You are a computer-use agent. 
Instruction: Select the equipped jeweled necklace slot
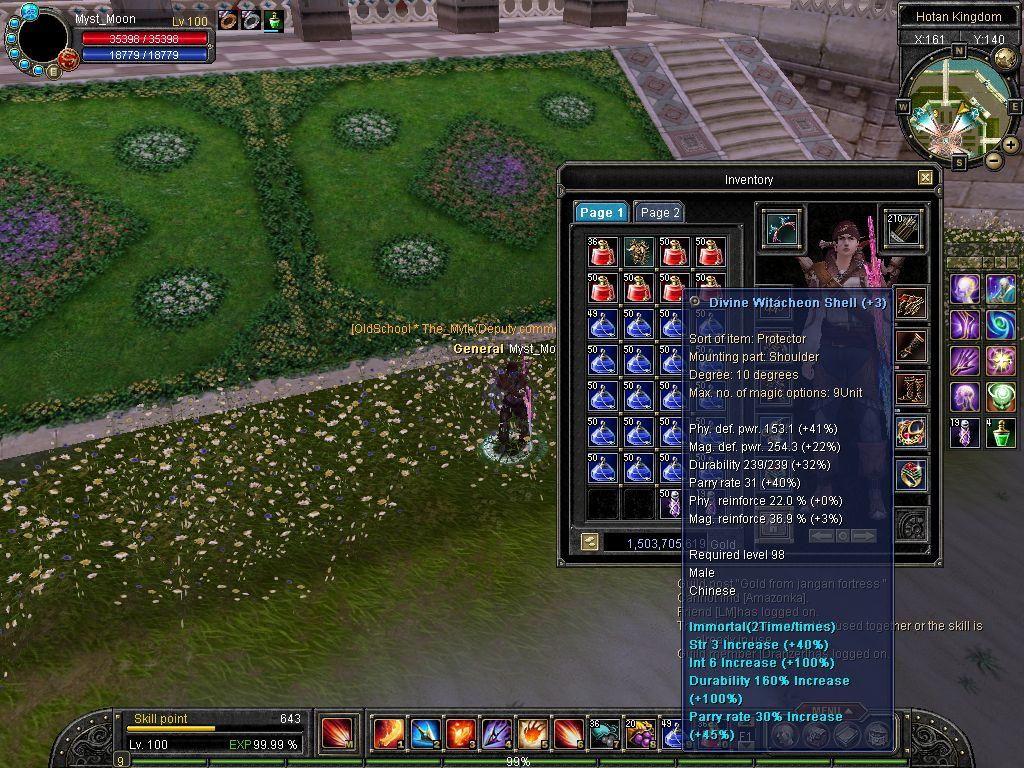tap(911, 432)
